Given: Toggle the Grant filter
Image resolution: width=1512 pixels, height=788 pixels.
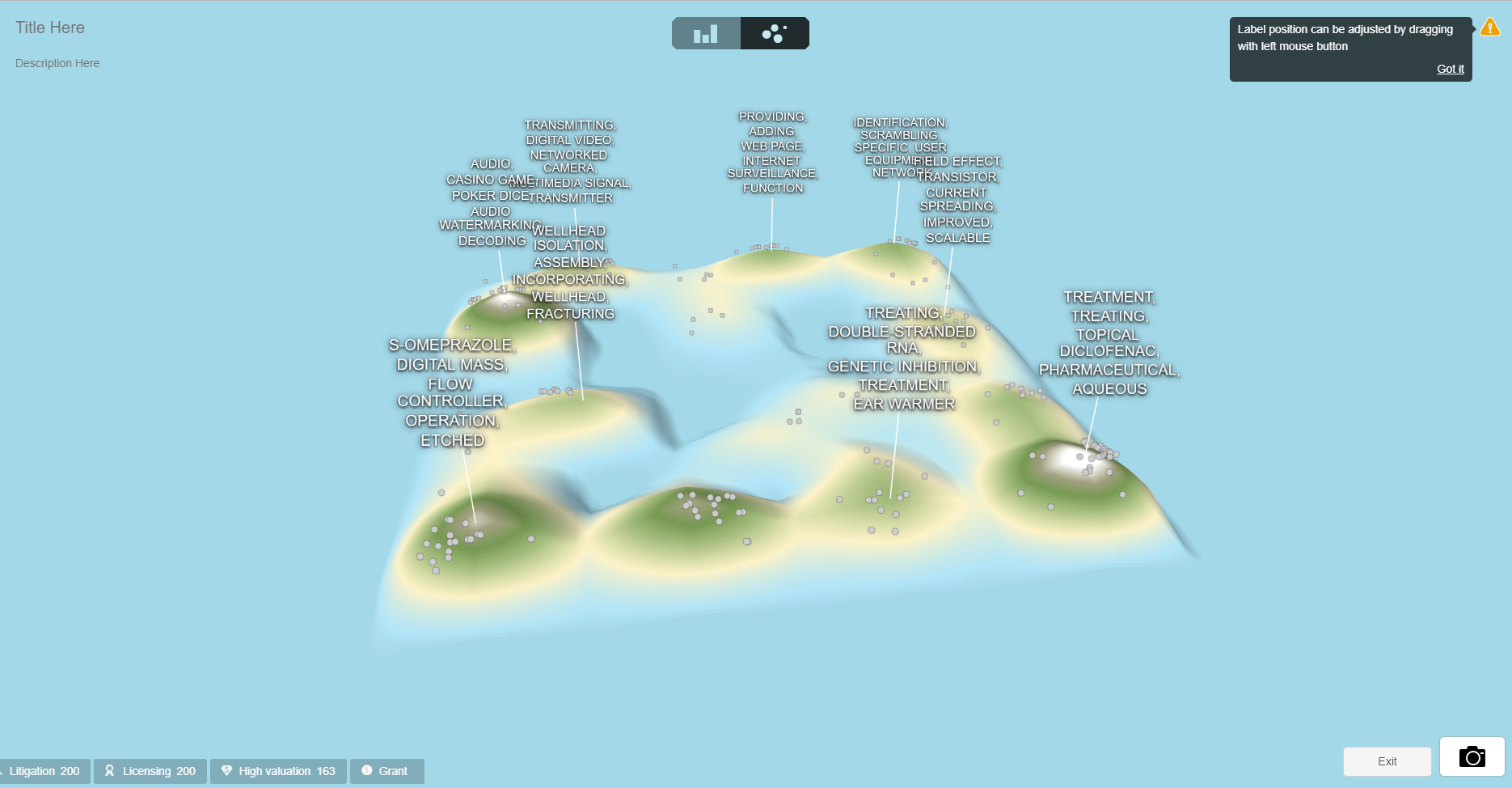Looking at the screenshot, I should (387, 771).
